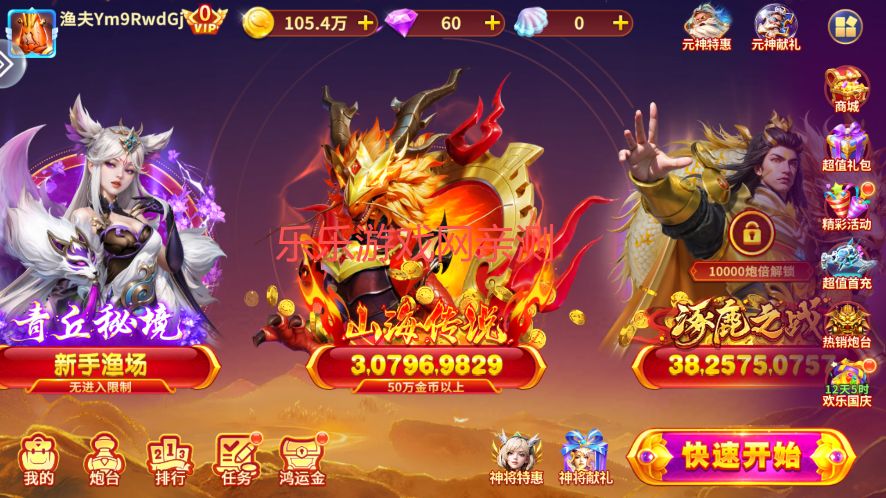Open the 元神献礼 gift icon
The image size is (886, 498).
(x=776, y=26)
